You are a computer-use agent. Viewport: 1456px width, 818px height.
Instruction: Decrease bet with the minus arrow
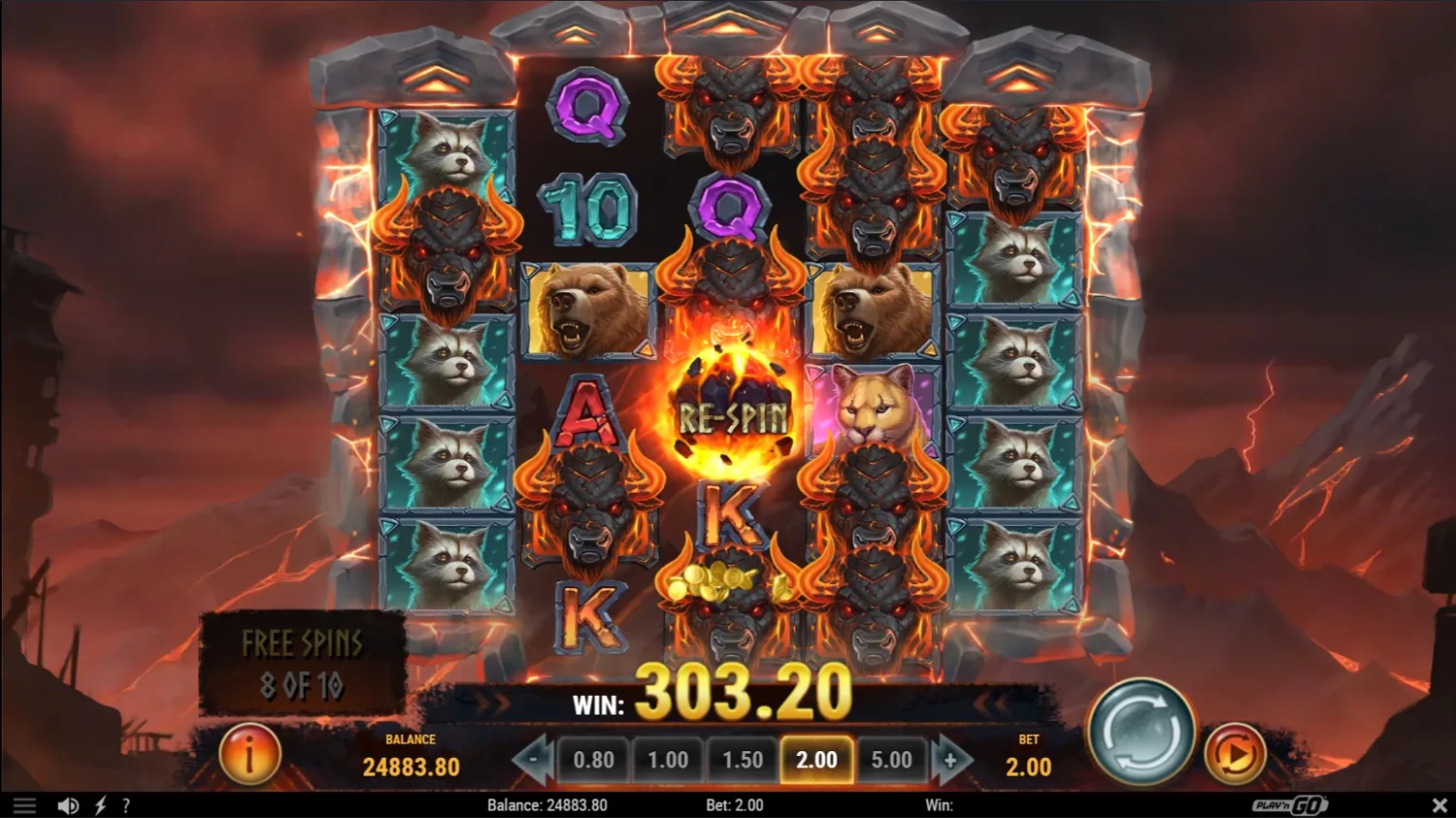pyautogui.click(x=533, y=760)
